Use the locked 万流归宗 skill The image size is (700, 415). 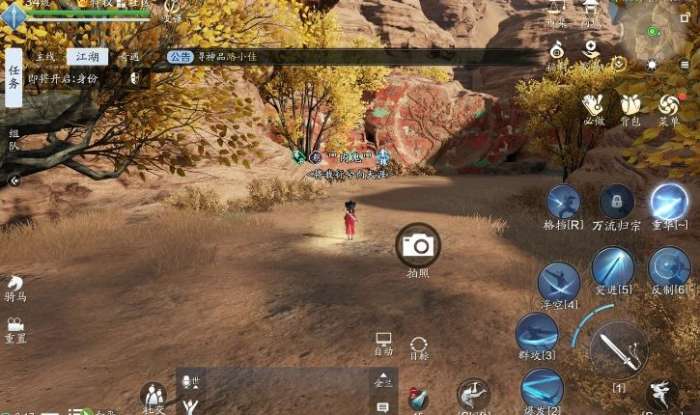point(616,202)
